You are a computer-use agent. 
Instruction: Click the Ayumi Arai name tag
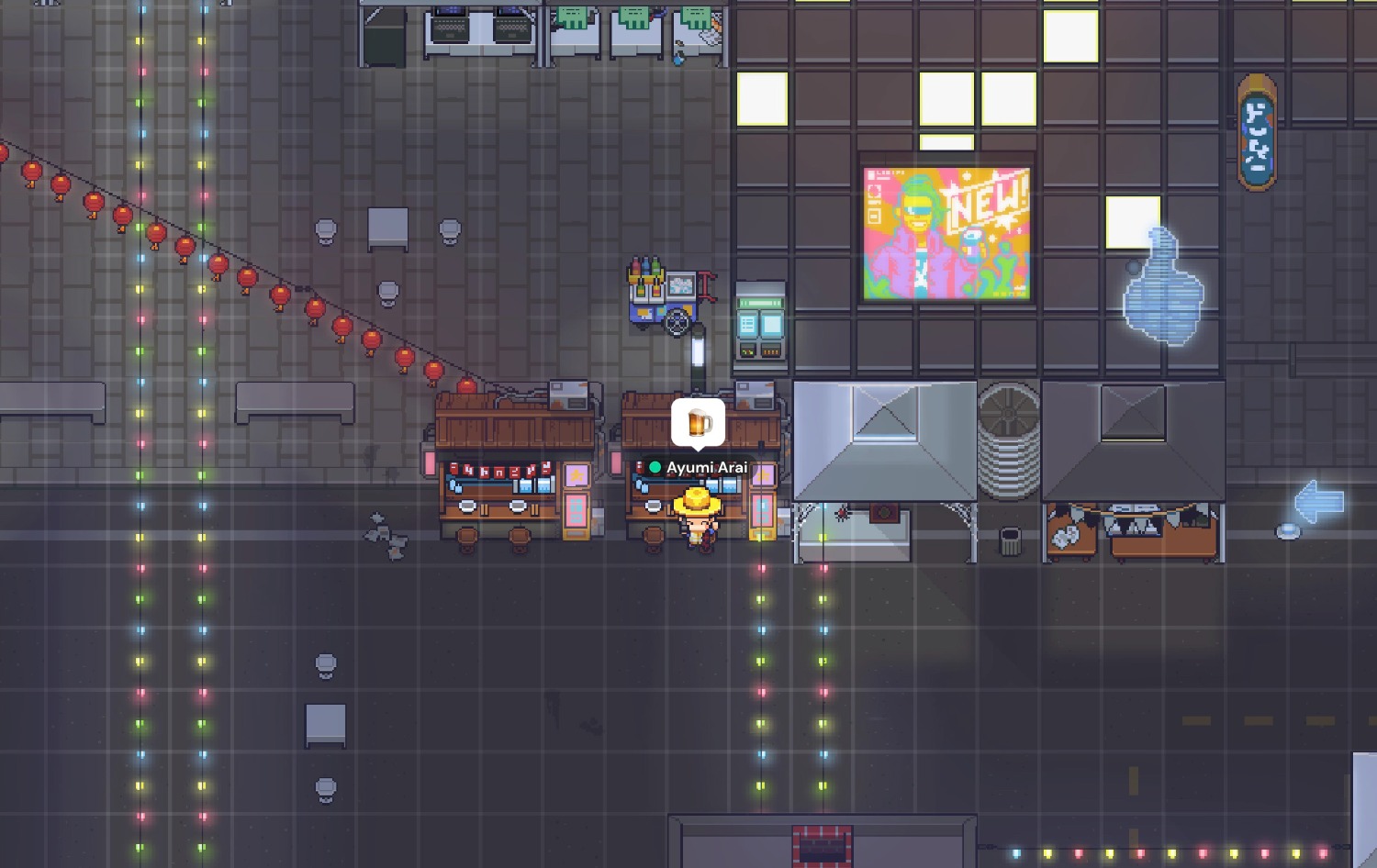(700, 468)
